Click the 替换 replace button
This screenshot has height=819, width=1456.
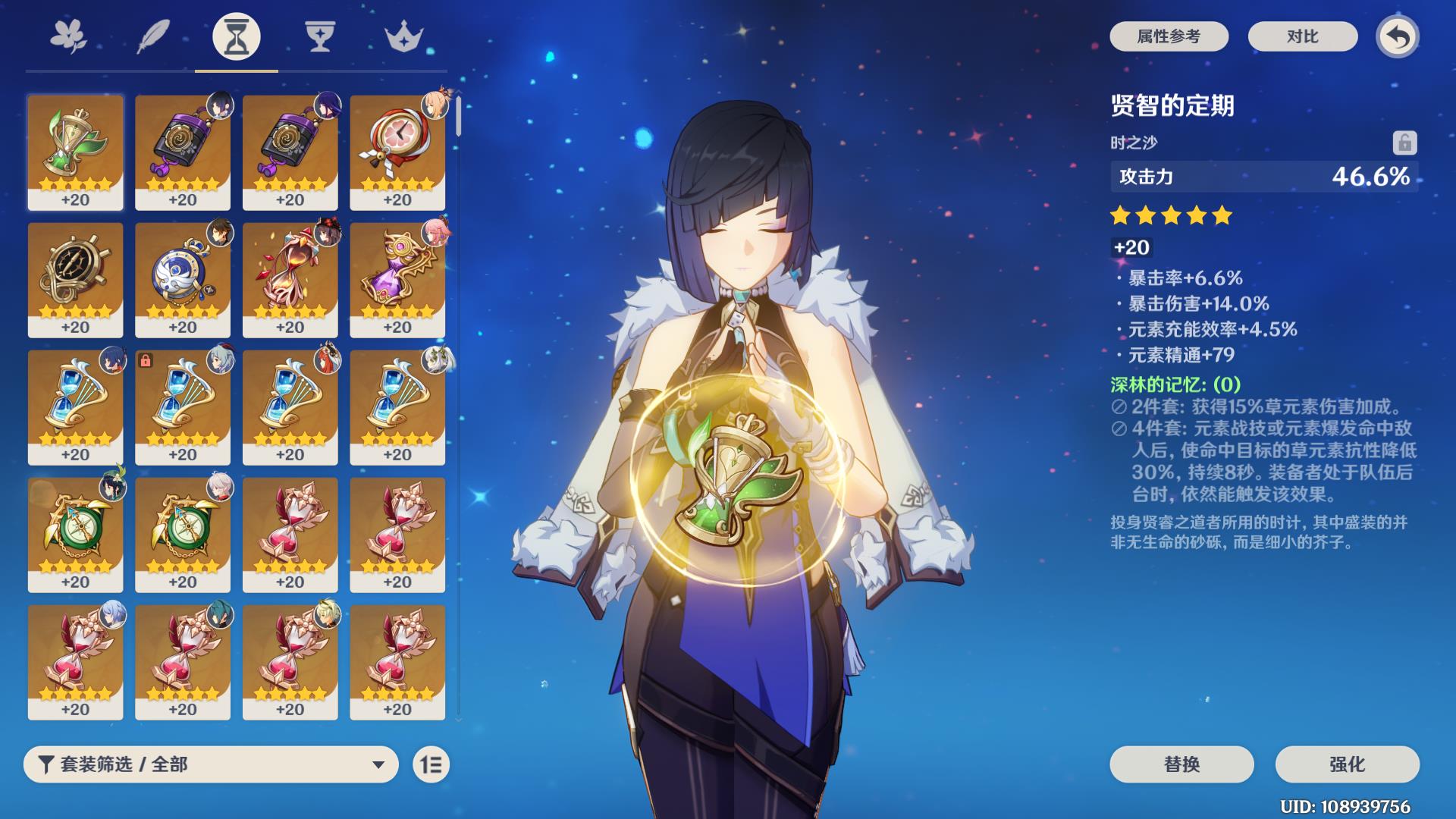coord(1181,764)
